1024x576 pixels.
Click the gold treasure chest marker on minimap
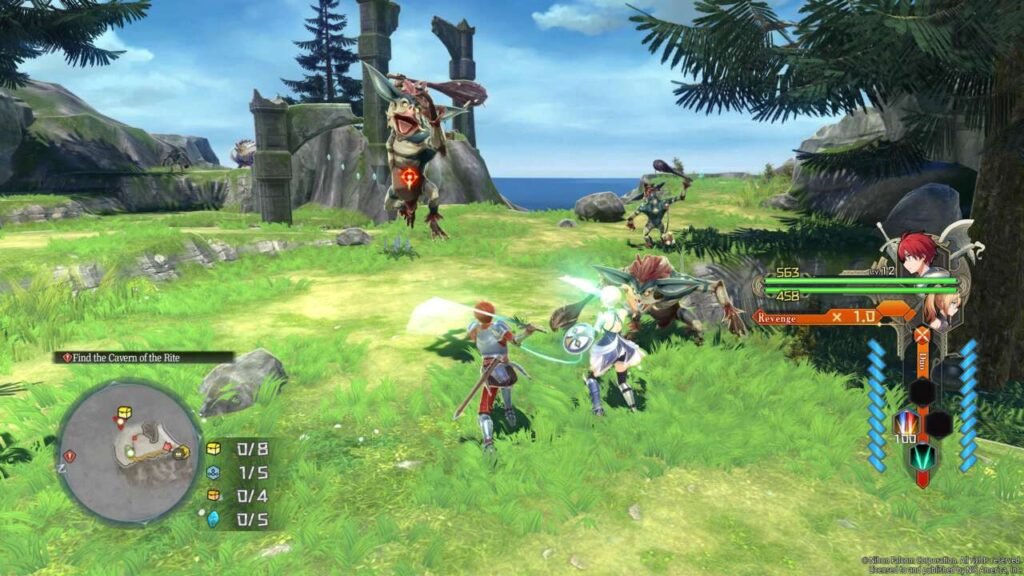[x=125, y=412]
